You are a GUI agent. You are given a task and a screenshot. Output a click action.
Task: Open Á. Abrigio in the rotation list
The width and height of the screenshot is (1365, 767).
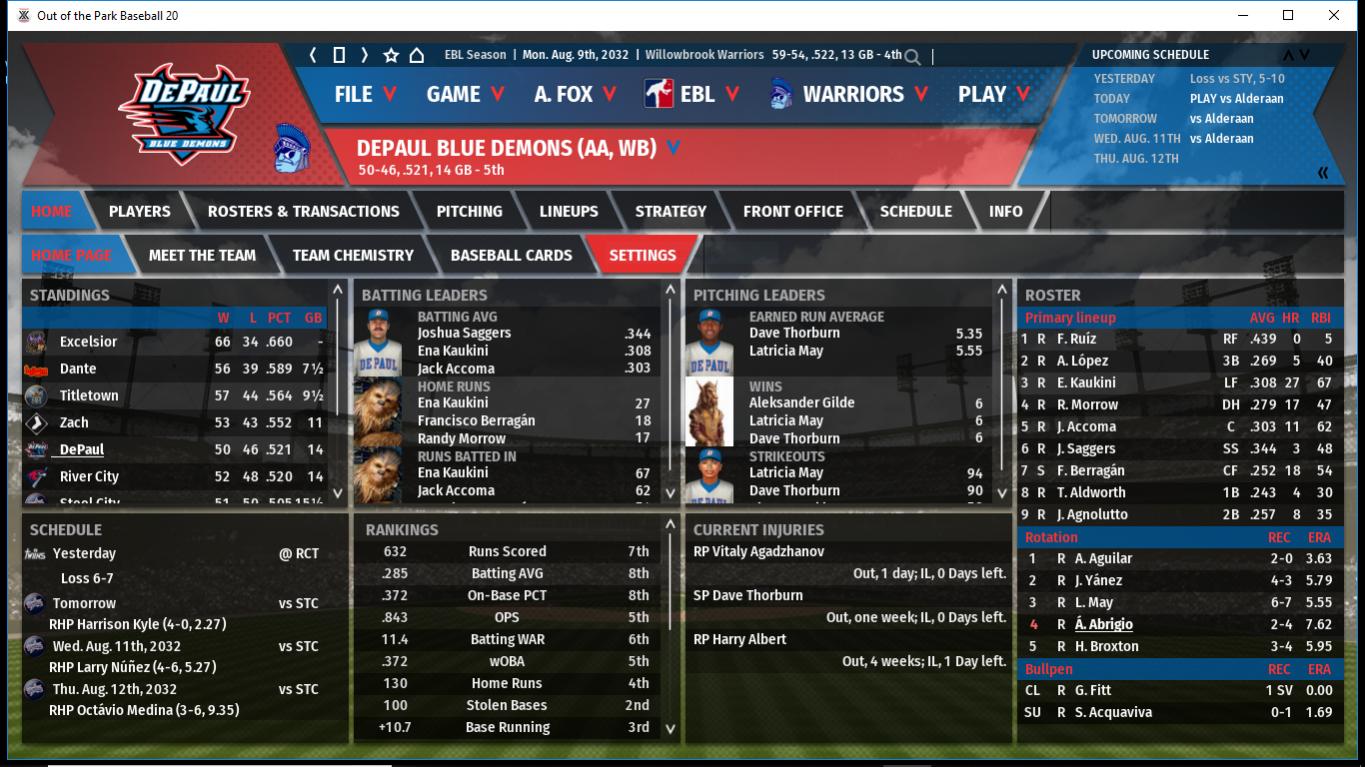click(x=1103, y=624)
